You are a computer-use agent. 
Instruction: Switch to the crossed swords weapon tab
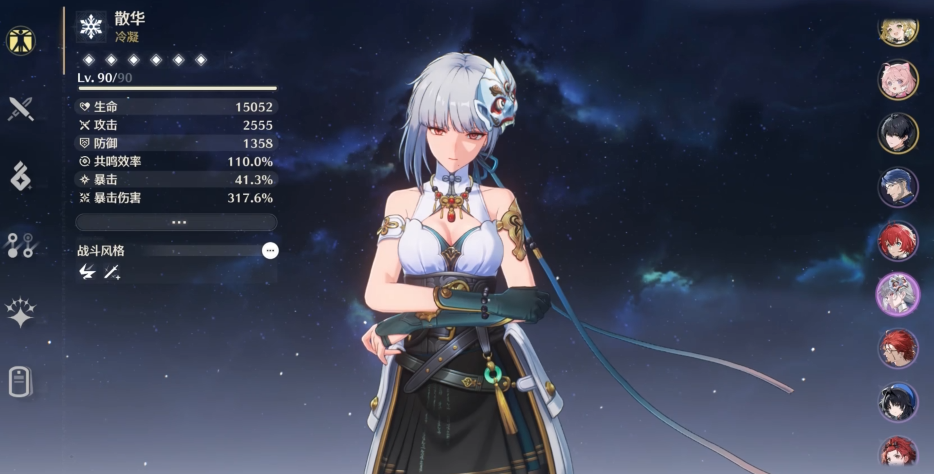[x=20, y=108]
